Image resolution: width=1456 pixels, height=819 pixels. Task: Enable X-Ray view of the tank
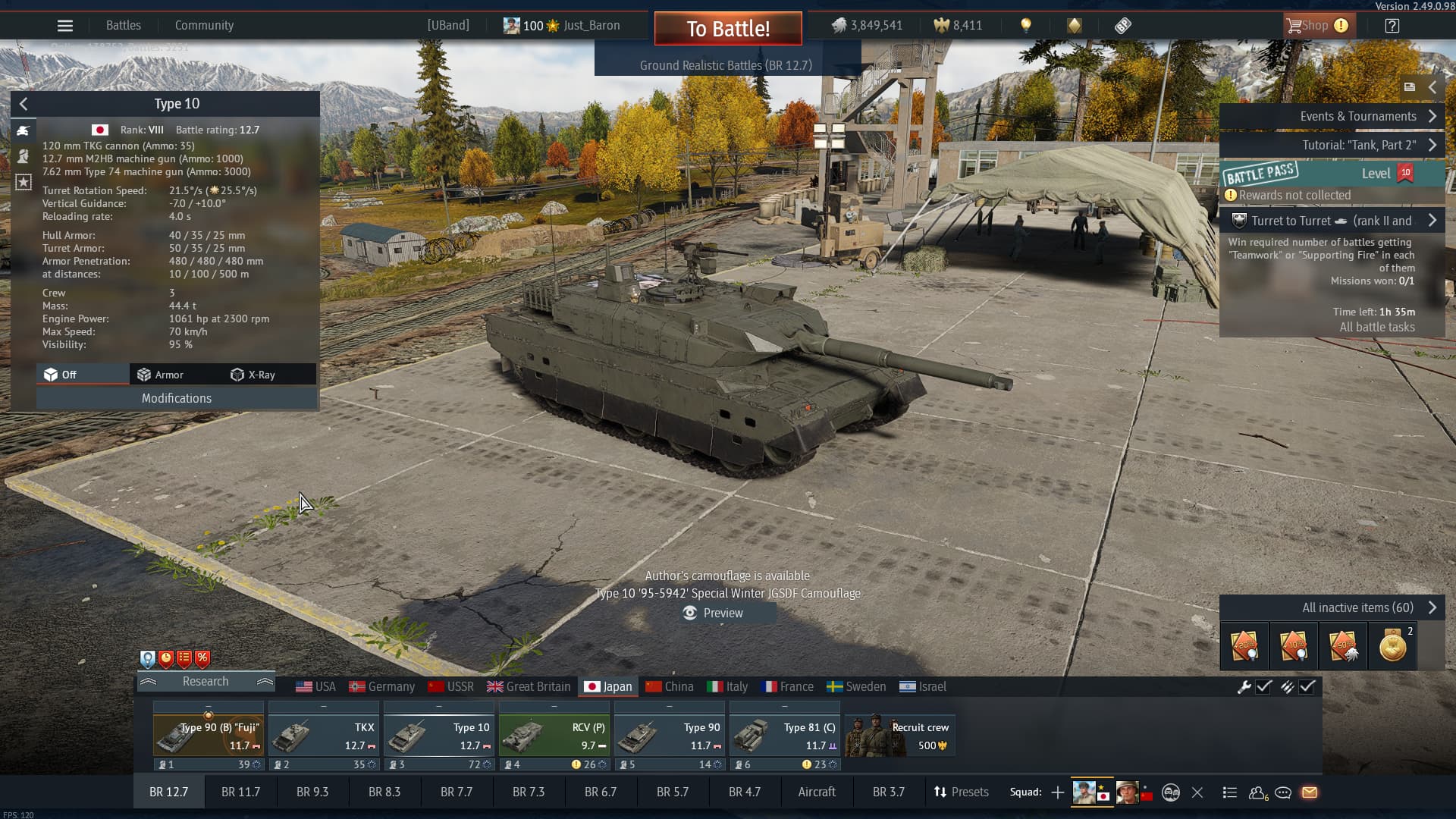click(x=253, y=375)
